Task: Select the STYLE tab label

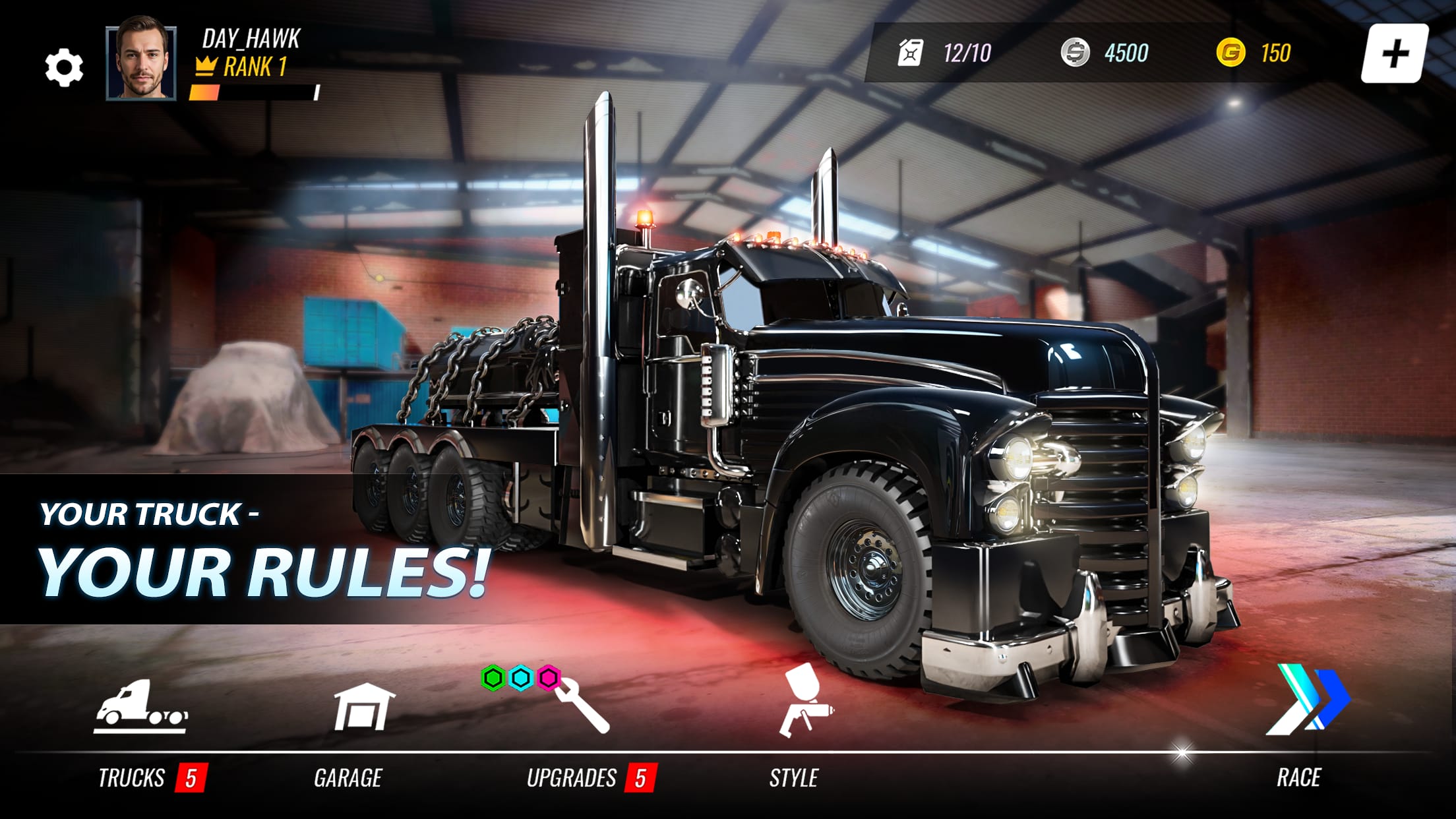Action: coord(794,778)
